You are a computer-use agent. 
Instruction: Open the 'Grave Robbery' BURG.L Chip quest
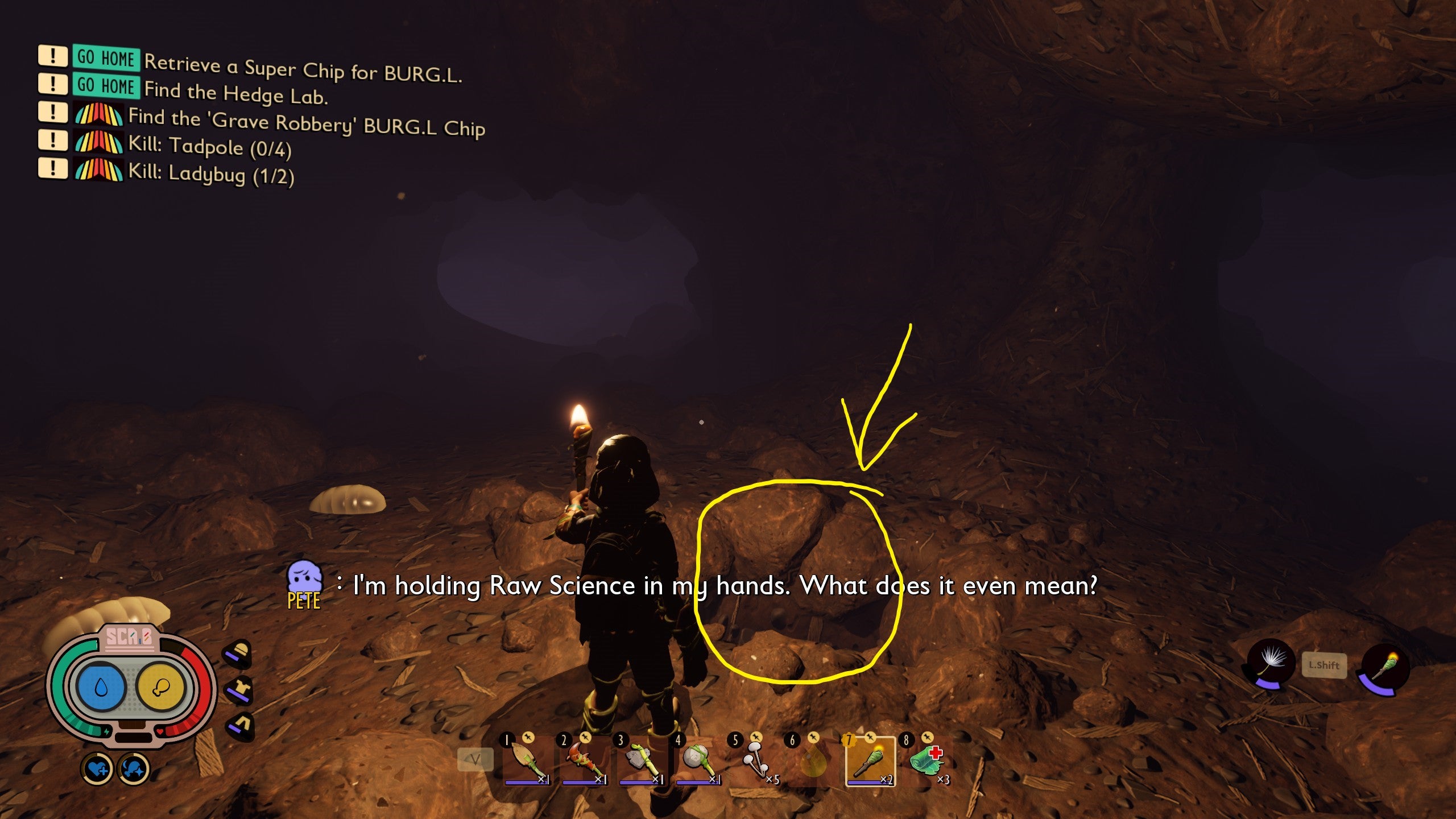(x=306, y=122)
